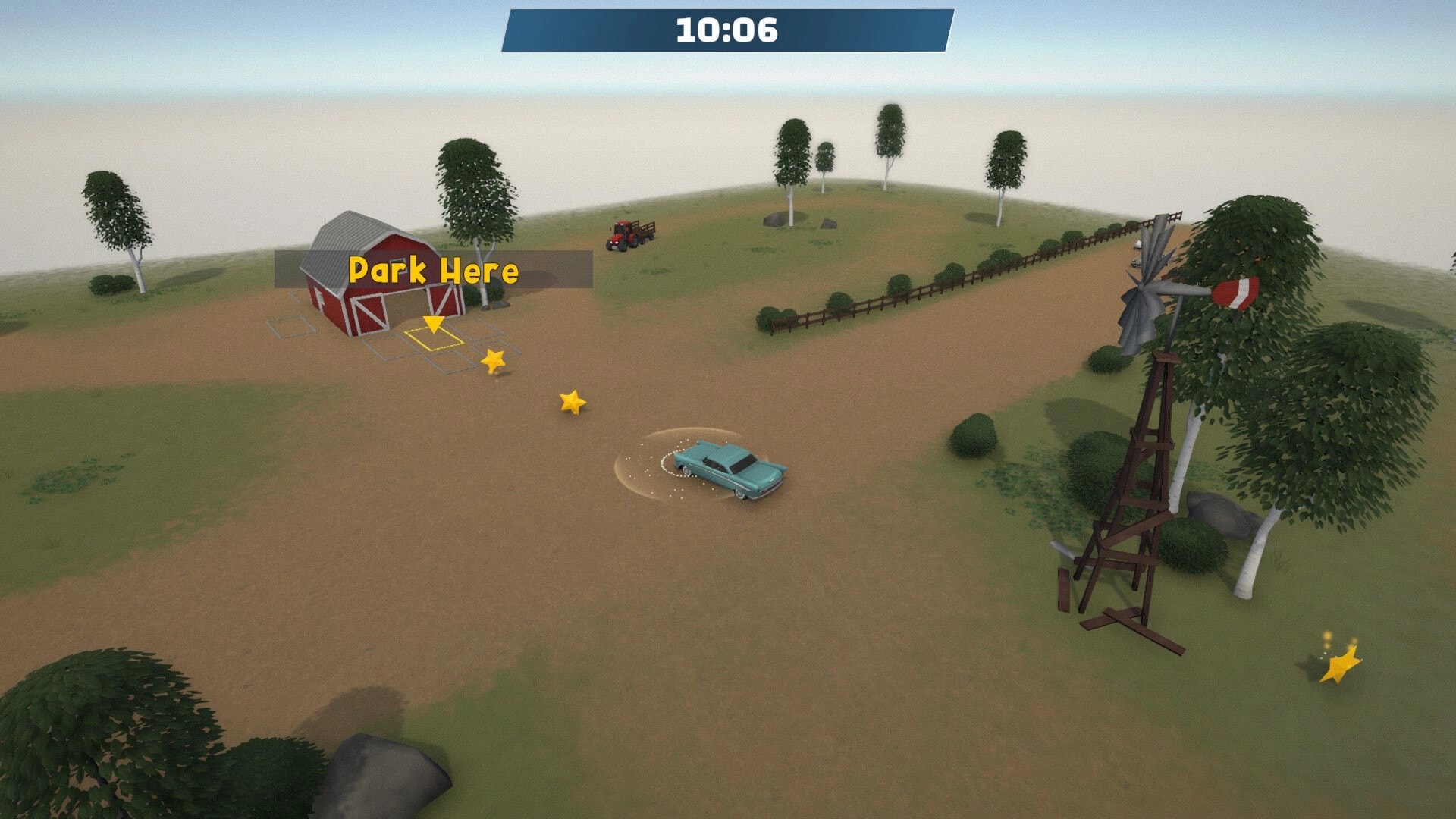Click the yellow arrow above the parking spot

point(434,325)
